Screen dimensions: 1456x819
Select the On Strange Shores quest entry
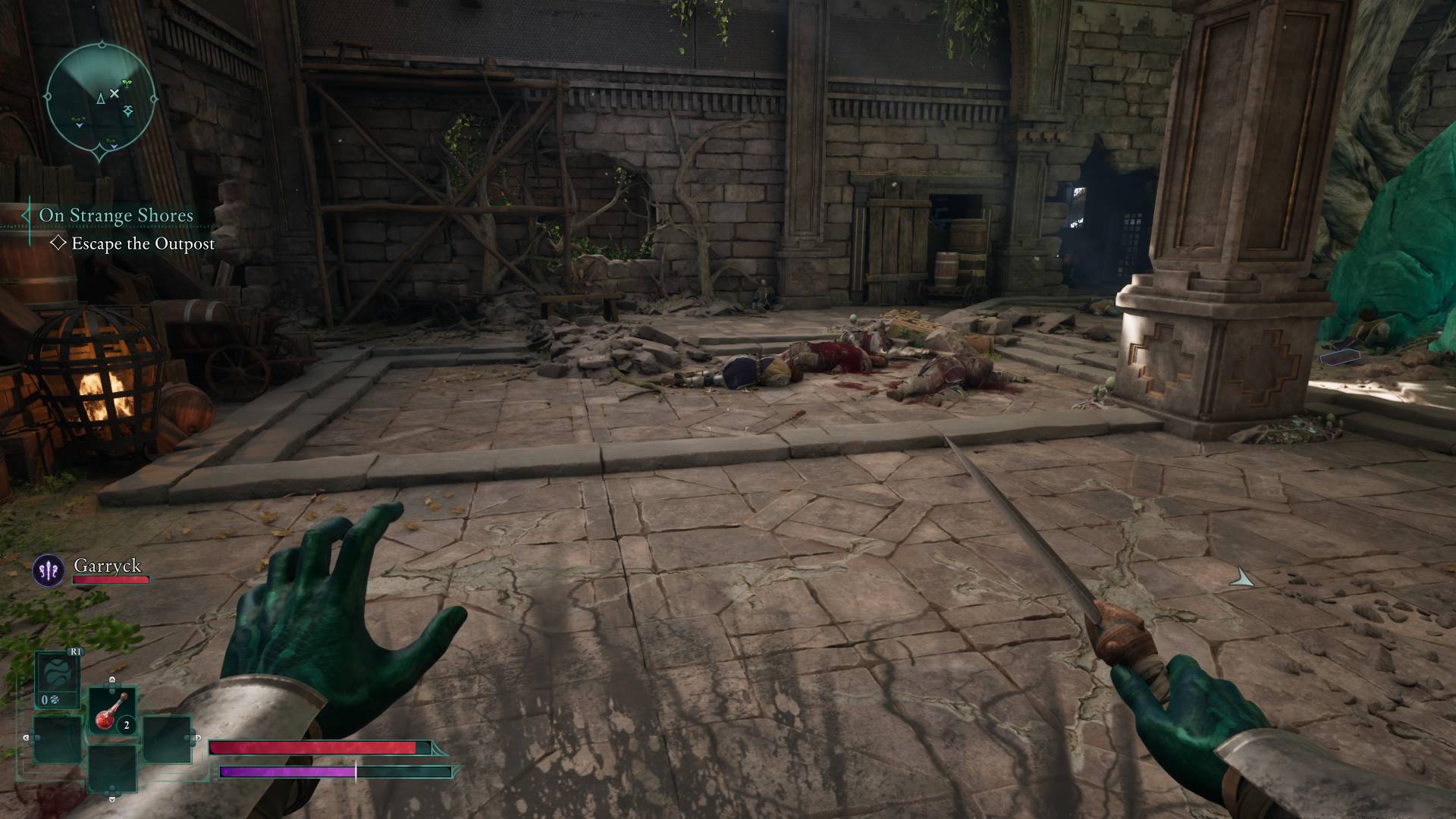(x=118, y=215)
